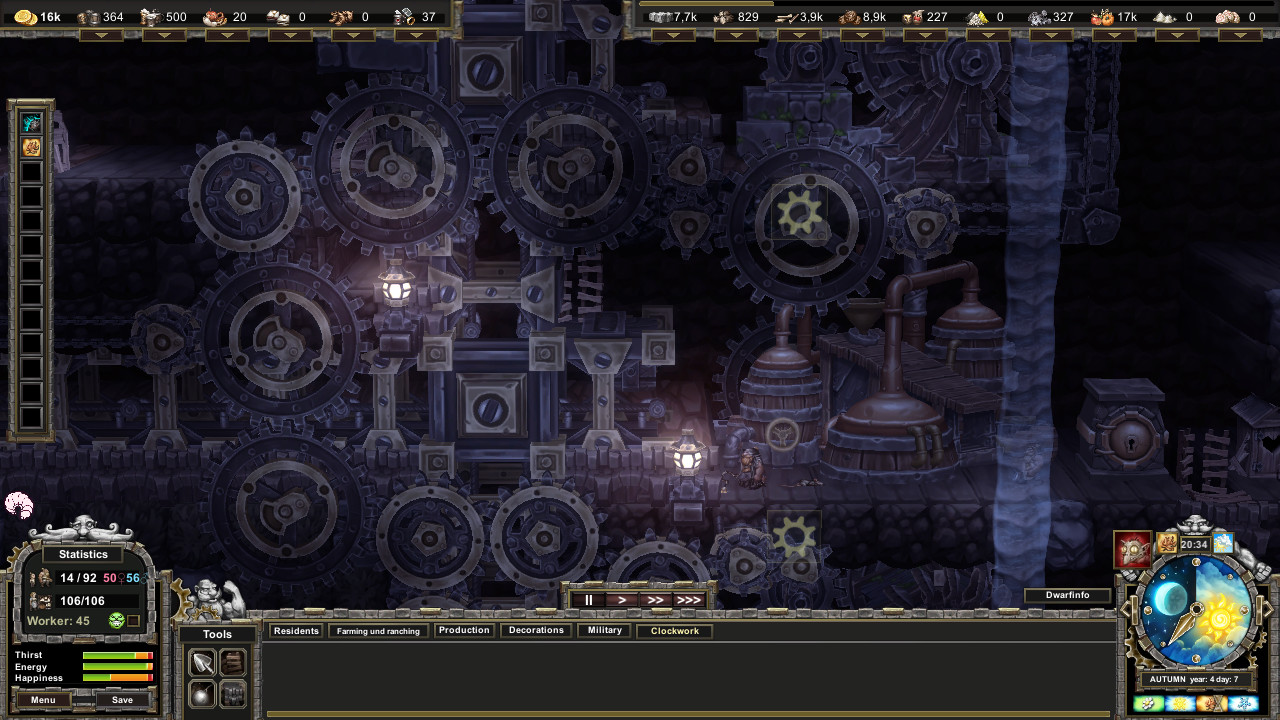
Task: Expand the beer resource dropdown
Action: 164,34
